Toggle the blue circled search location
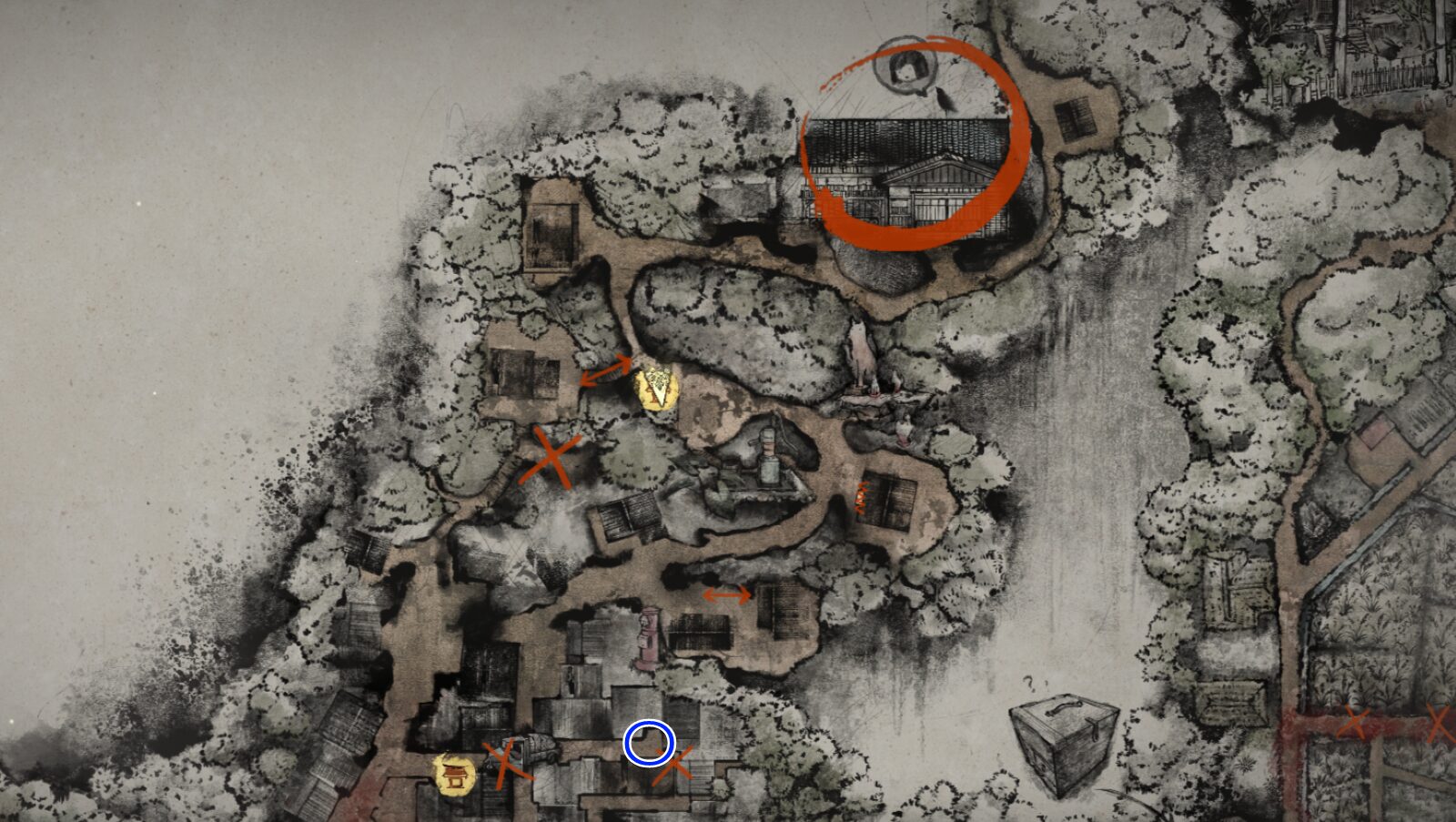1456x822 pixels. pos(650,743)
